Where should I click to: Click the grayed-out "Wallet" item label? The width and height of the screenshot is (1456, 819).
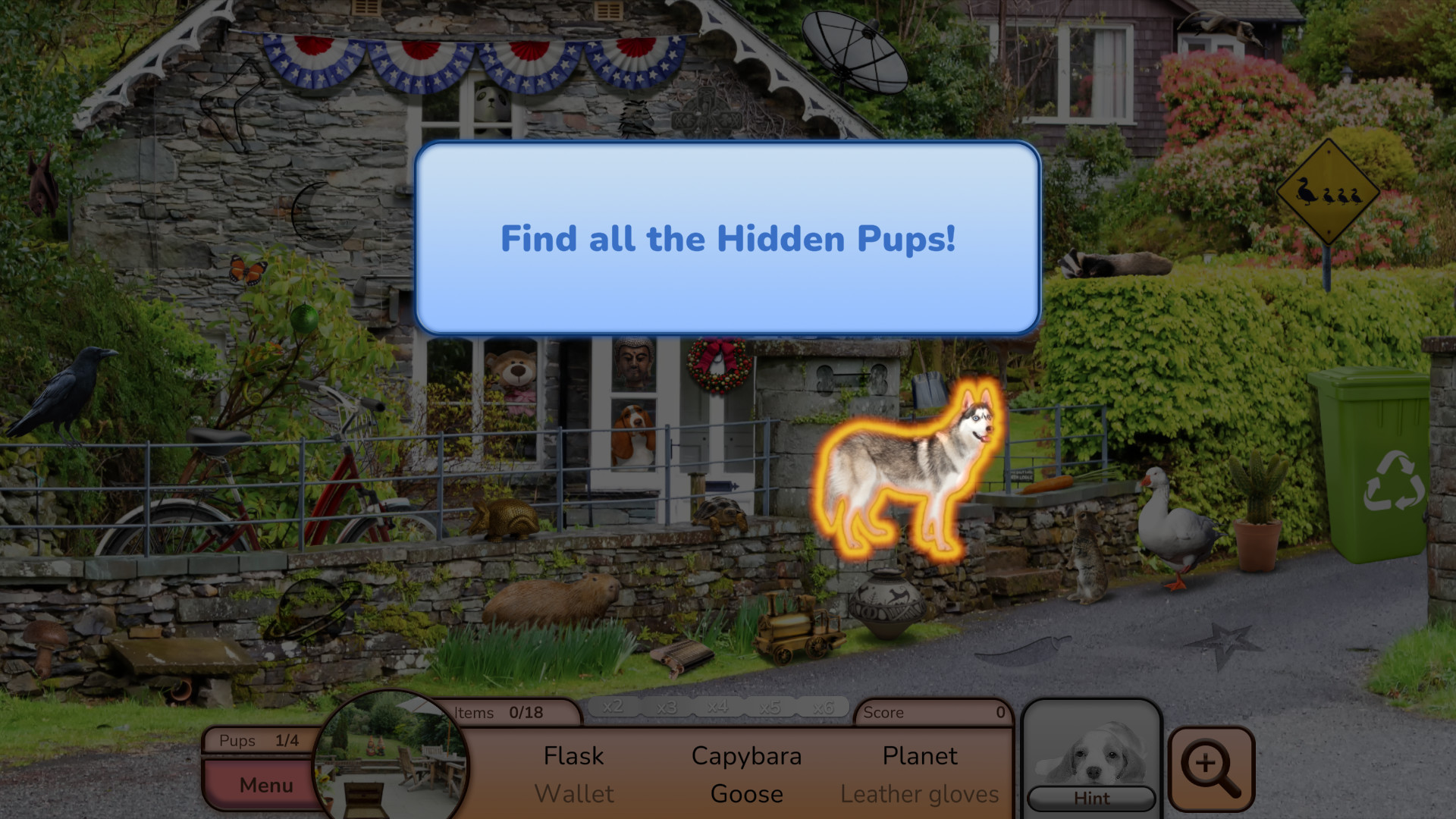(x=575, y=793)
